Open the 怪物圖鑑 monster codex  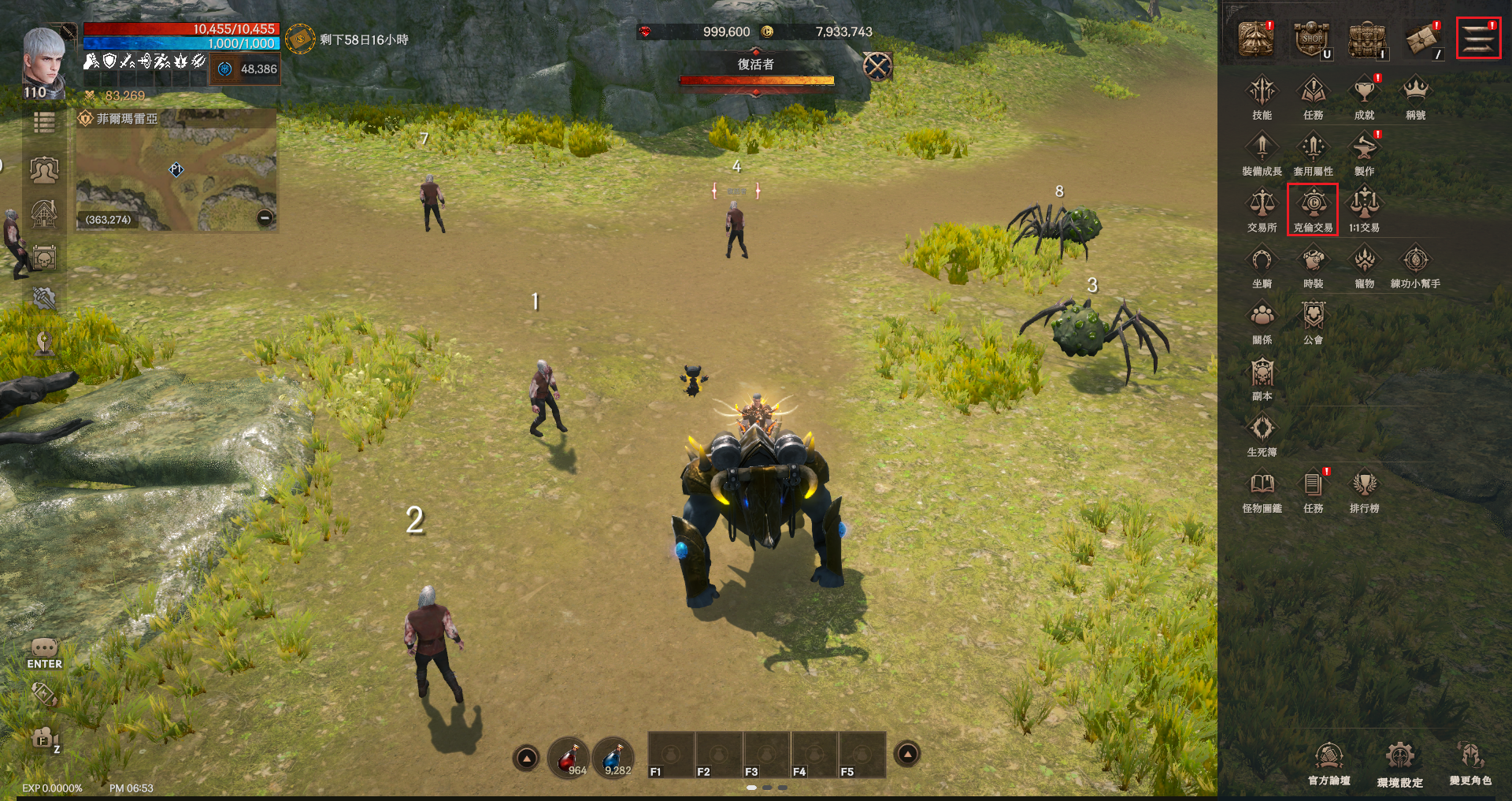pos(1262,490)
